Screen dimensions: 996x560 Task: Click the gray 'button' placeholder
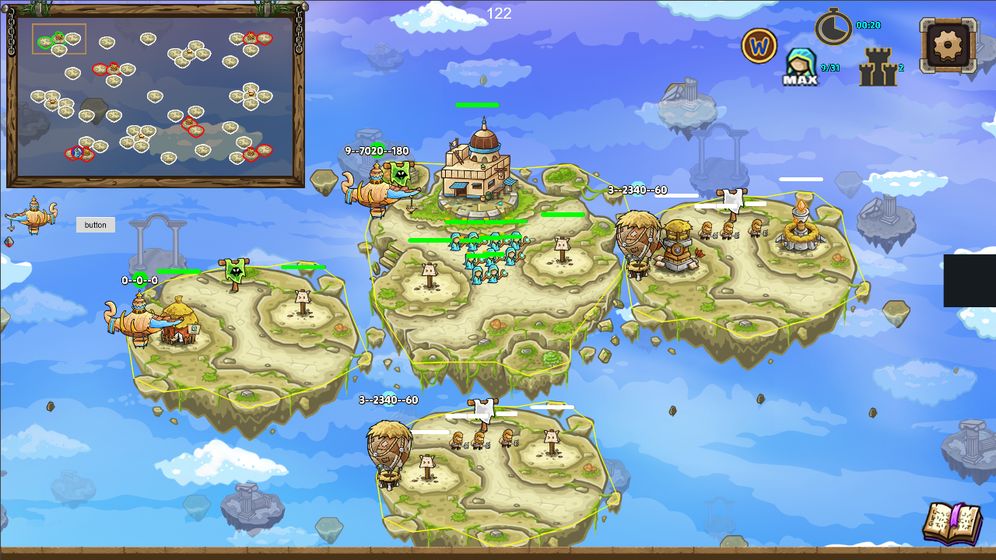tap(95, 225)
